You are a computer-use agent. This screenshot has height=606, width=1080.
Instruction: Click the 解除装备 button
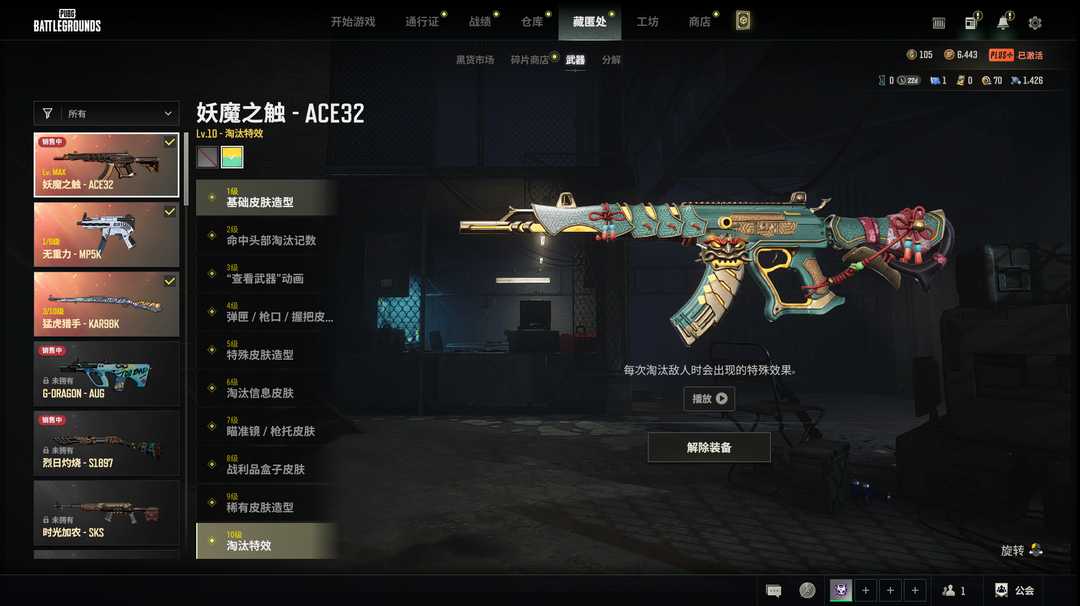[x=709, y=447]
